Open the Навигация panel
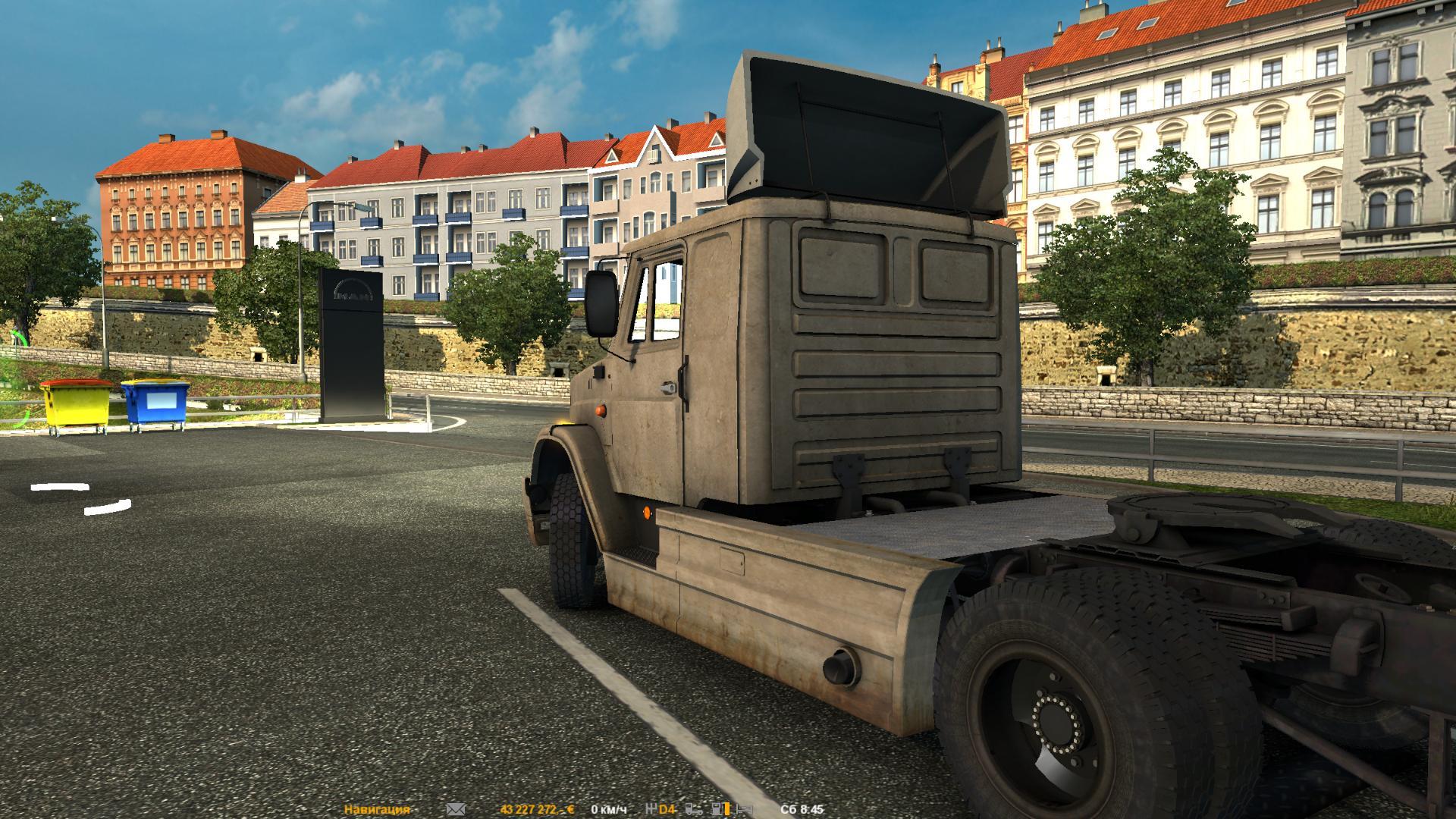Image resolution: width=1456 pixels, height=819 pixels. (x=377, y=809)
